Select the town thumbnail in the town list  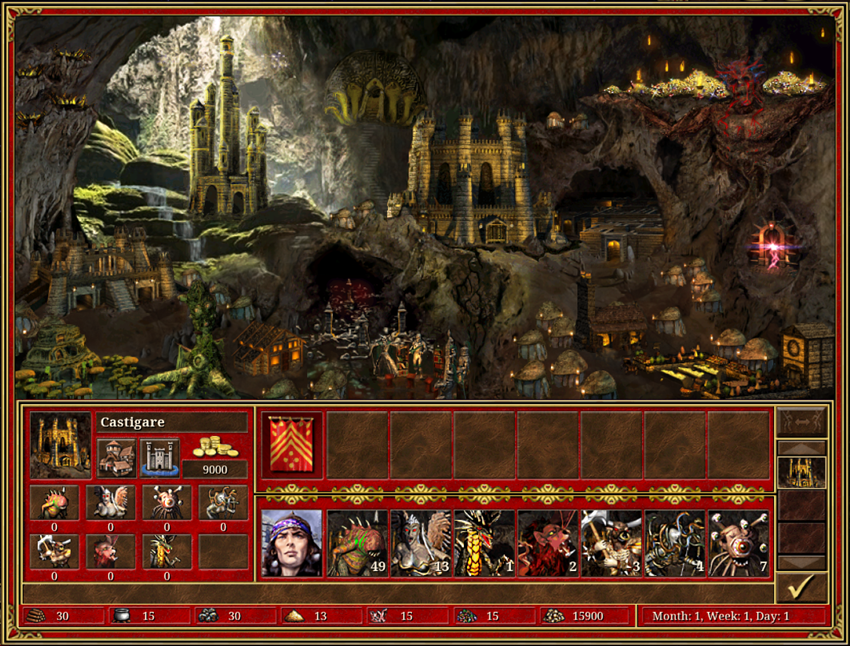coord(802,472)
